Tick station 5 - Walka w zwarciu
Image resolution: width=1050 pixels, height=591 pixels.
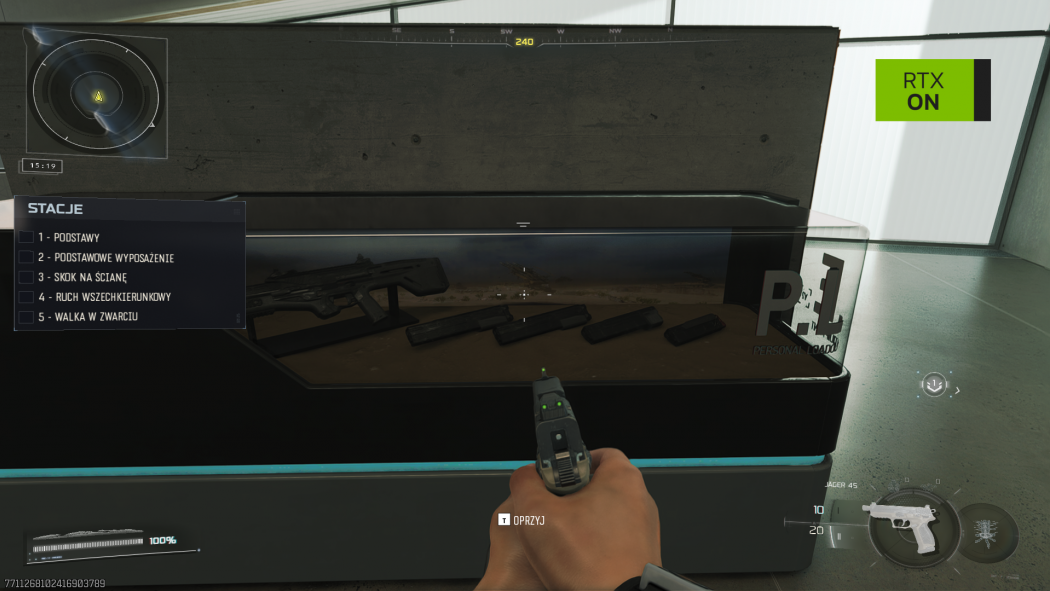26,317
